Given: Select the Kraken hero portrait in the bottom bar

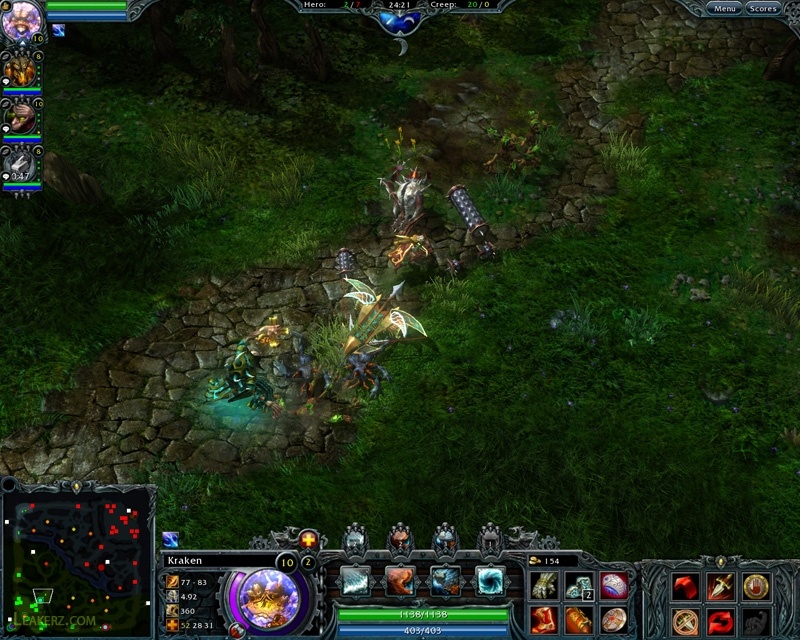Looking at the screenshot, I should tap(268, 595).
